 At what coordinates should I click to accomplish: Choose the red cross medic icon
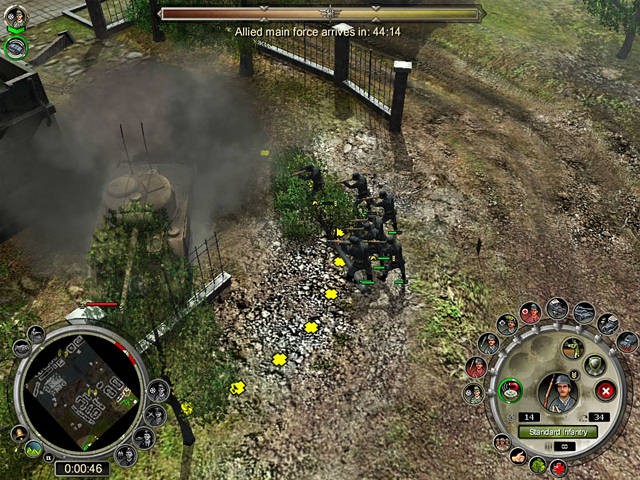[558, 467]
